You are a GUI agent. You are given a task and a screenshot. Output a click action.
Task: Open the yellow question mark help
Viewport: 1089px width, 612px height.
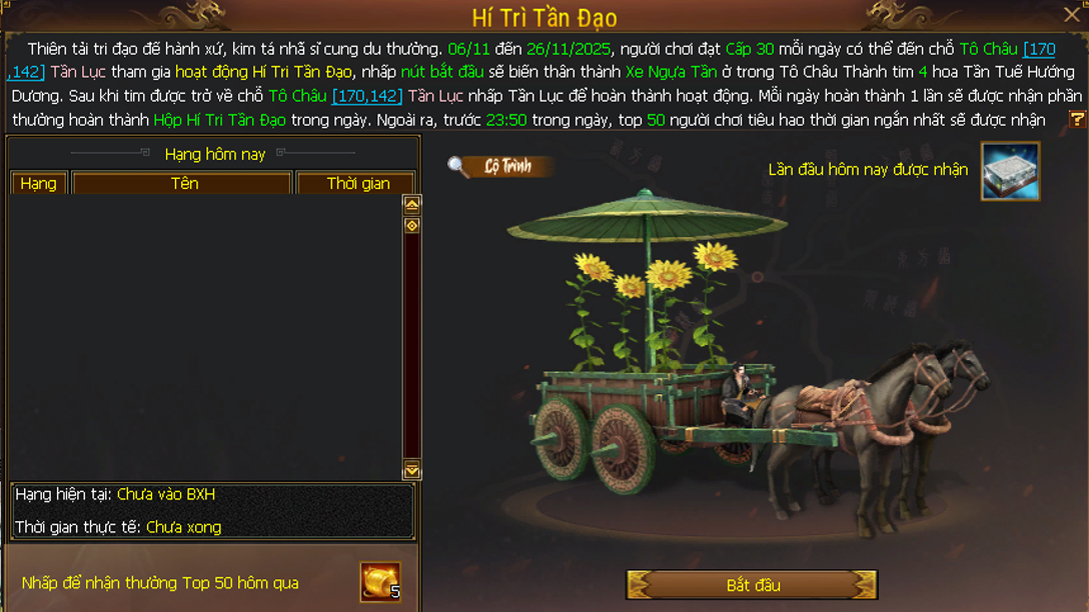tap(1077, 119)
